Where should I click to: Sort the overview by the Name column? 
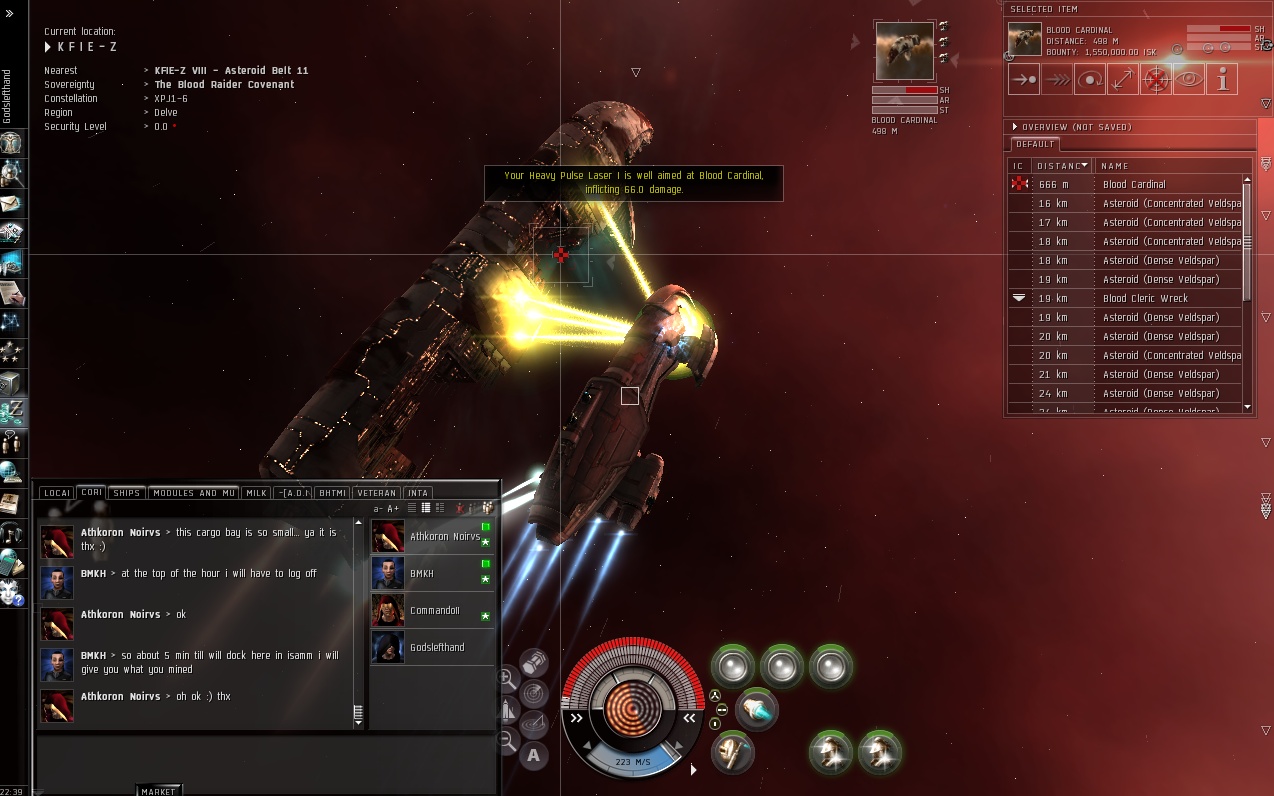click(1170, 166)
